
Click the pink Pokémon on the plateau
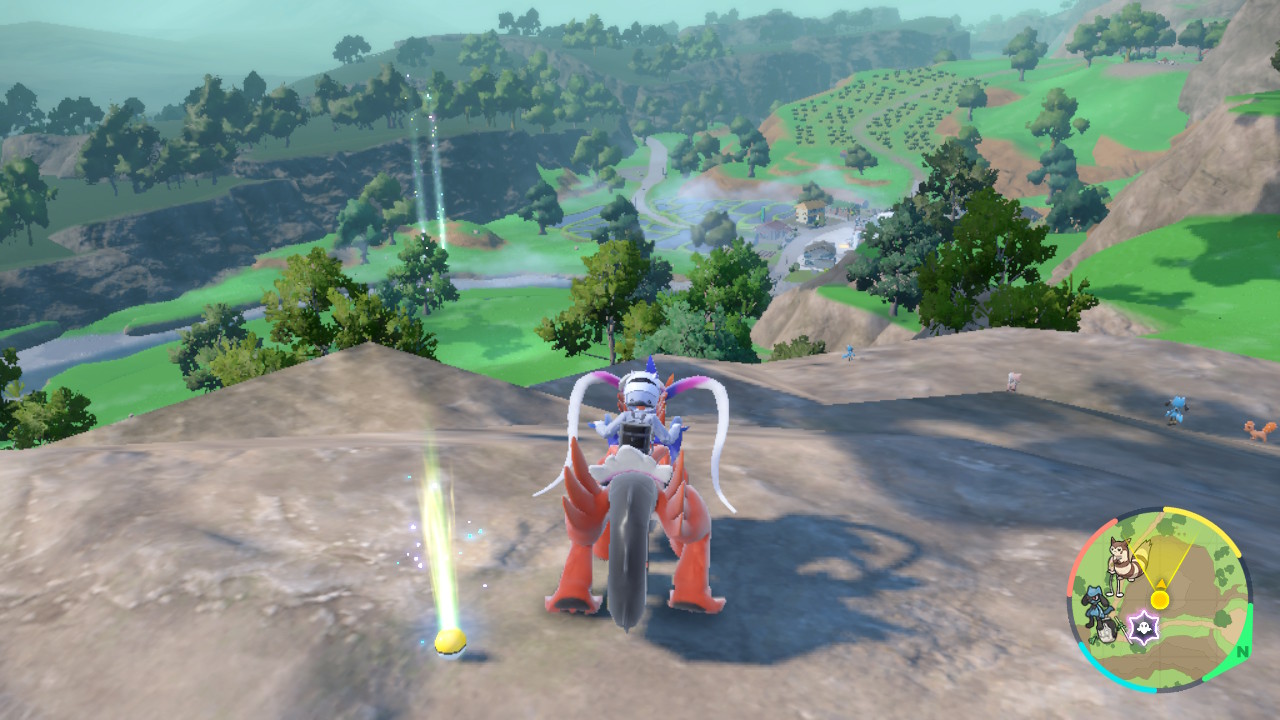1010,379
